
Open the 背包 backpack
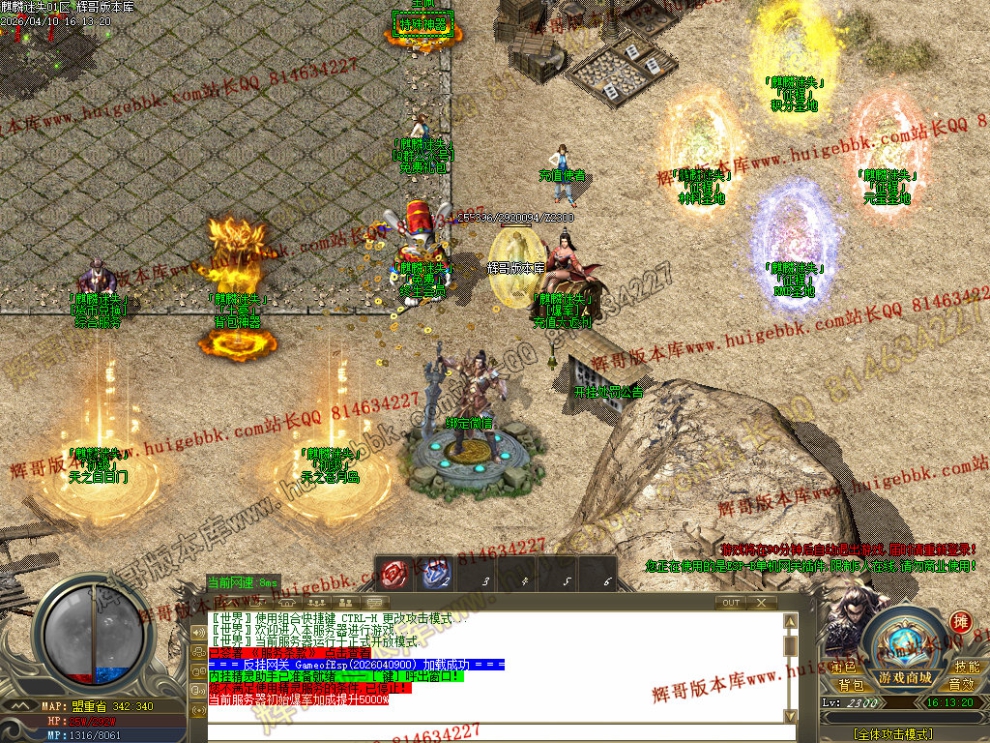[x=851, y=685]
